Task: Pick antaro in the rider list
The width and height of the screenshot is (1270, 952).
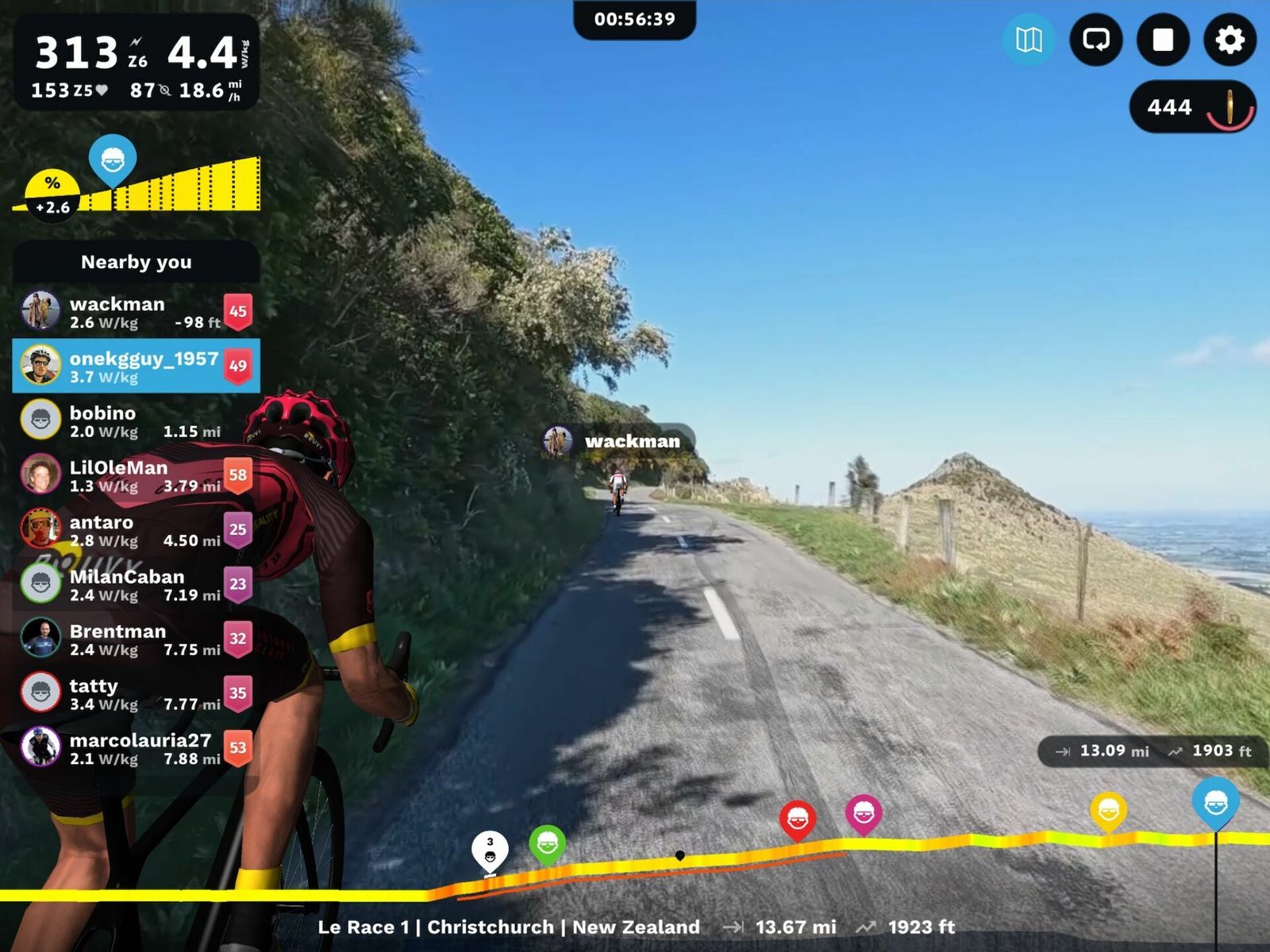Action: click(136, 530)
